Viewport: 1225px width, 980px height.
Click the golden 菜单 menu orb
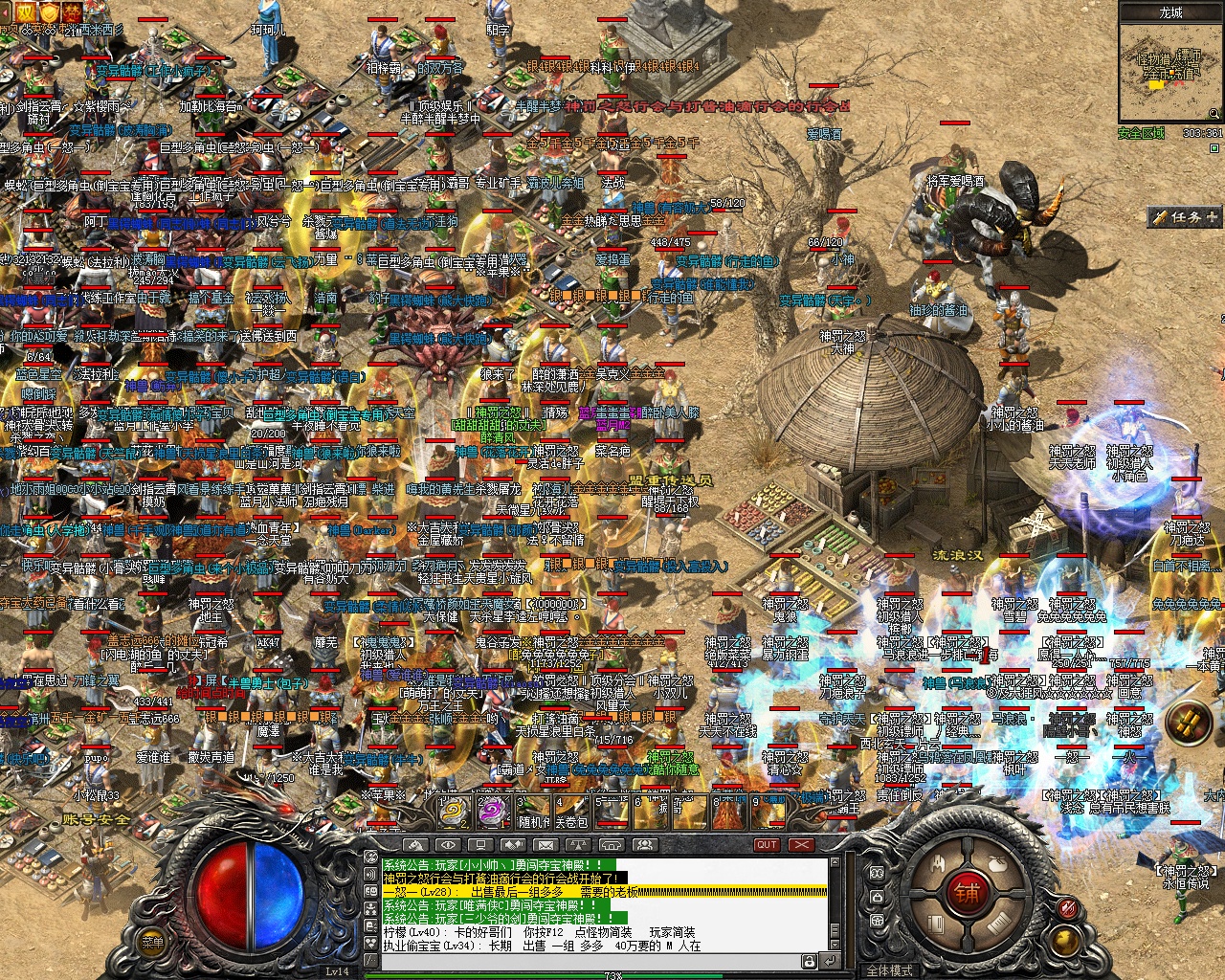coord(153,942)
